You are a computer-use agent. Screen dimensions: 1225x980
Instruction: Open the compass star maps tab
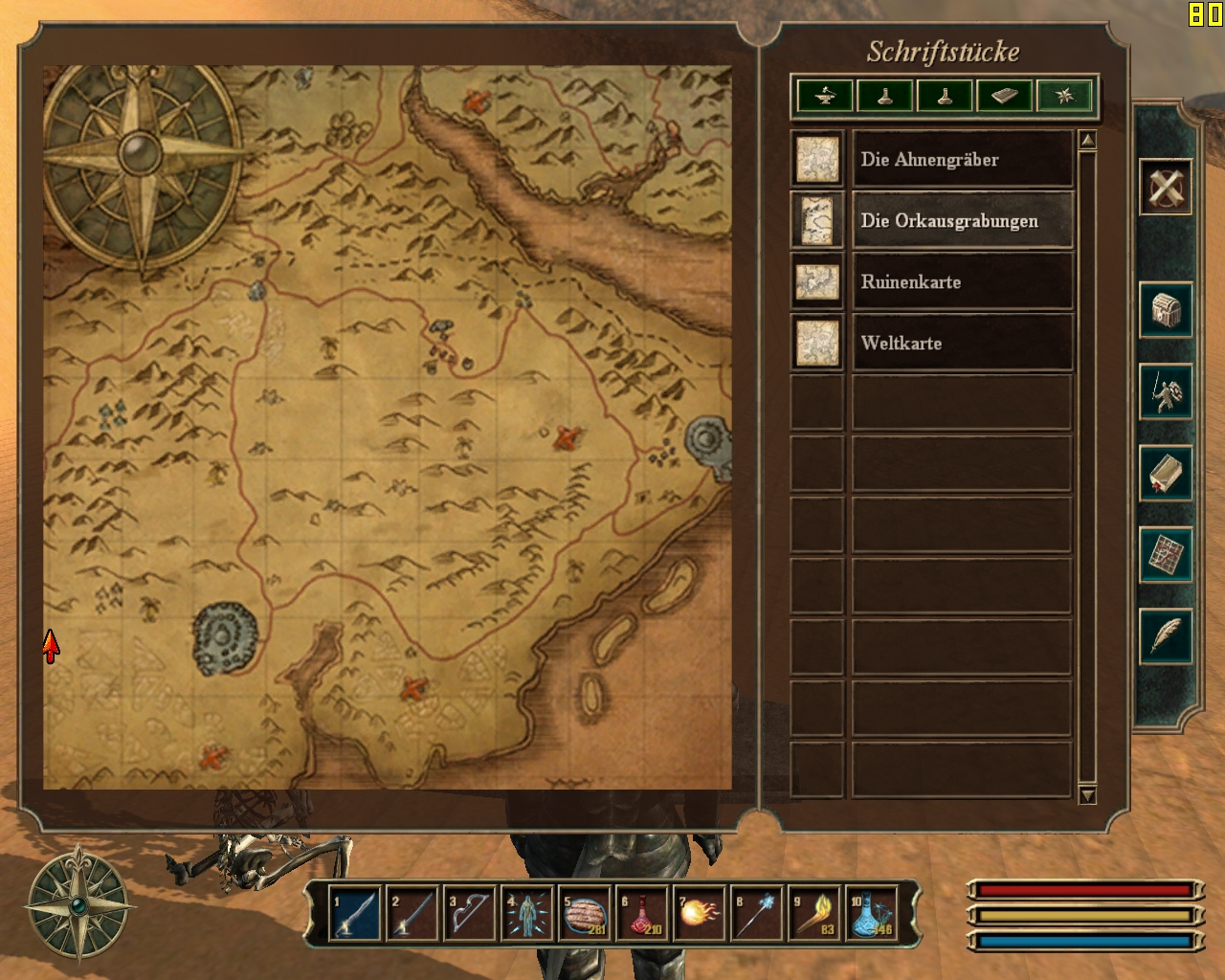pyautogui.click(x=1063, y=96)
